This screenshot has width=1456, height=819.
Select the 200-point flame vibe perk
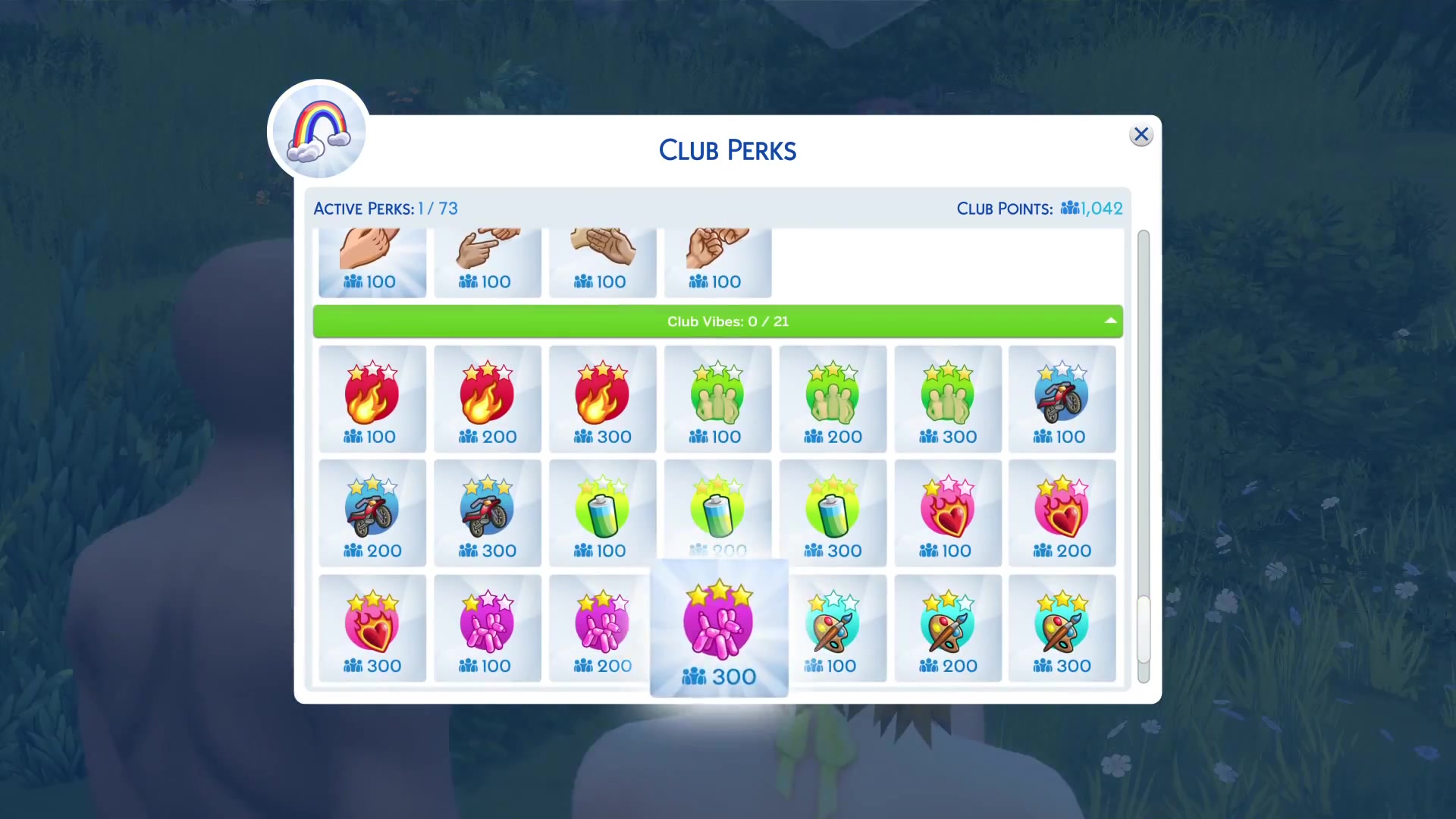tap(487, 400)
